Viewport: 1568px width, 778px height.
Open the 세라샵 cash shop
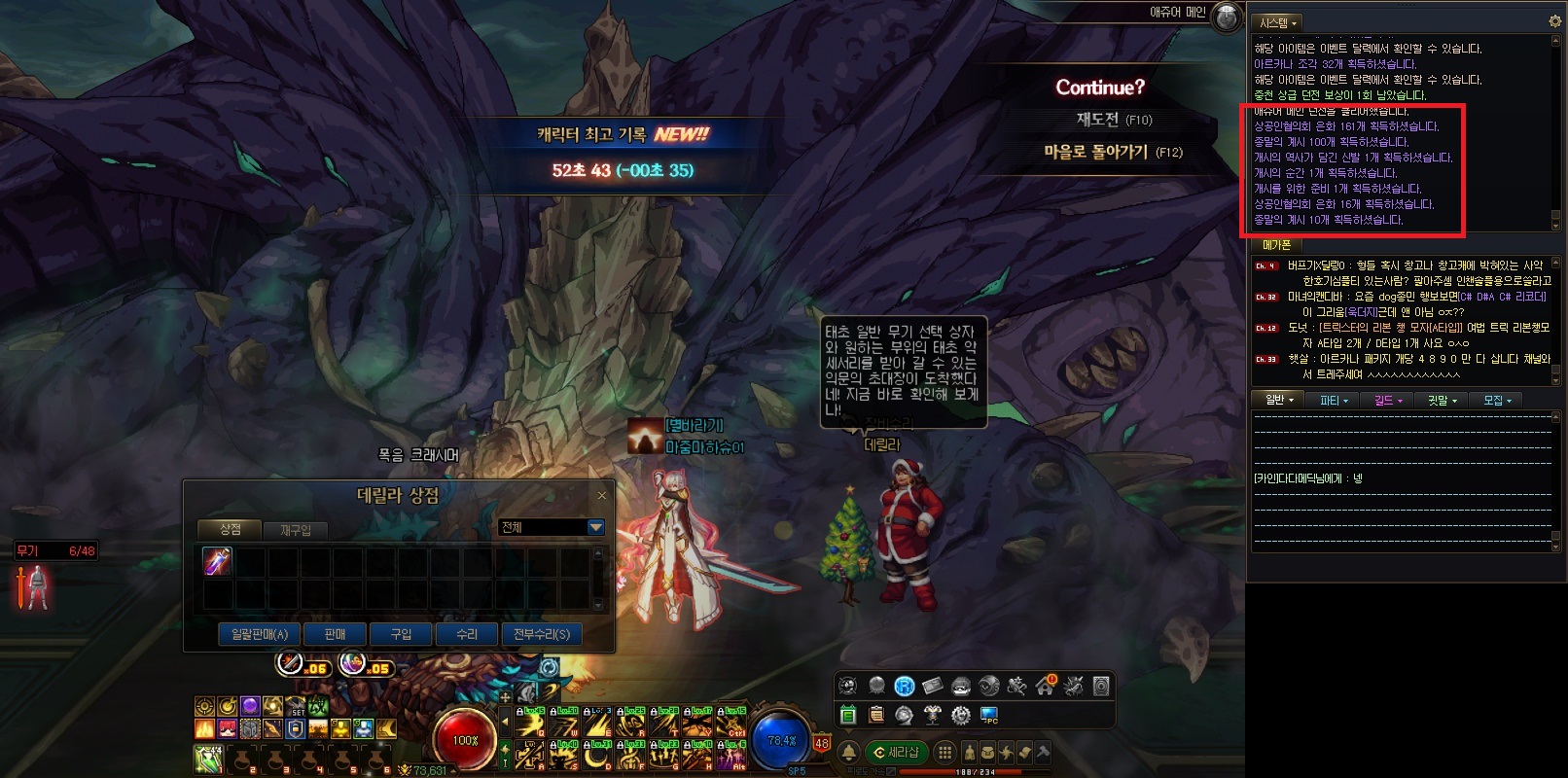897,752
